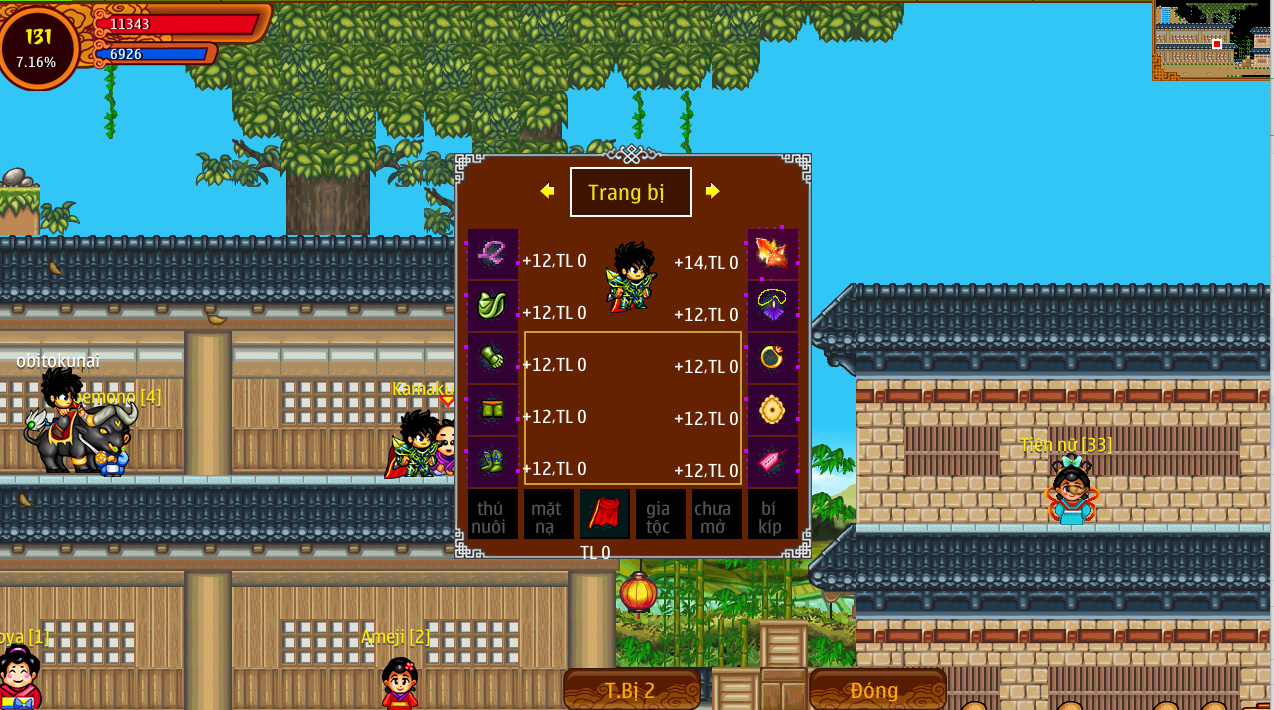Viewport: 1274px width, 710px height.
Task: Select the flaming weapon equipment slot
Action: pyautogui.click(x=773, y=254)
